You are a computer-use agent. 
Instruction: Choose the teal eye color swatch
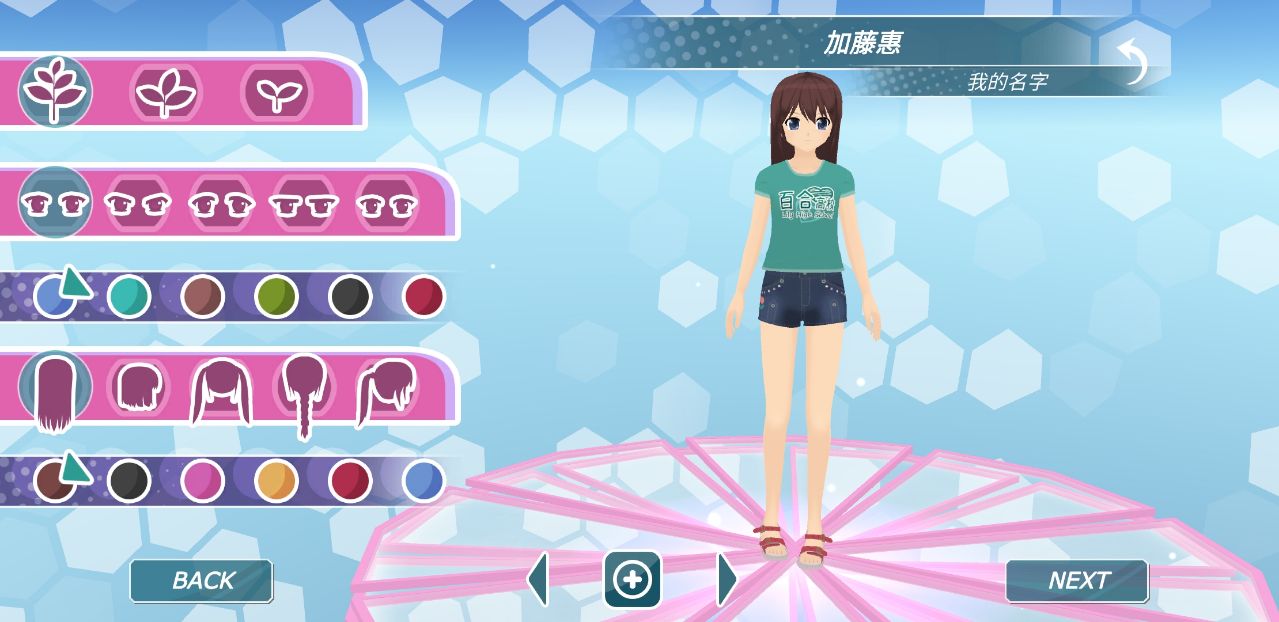pos(129,297)
